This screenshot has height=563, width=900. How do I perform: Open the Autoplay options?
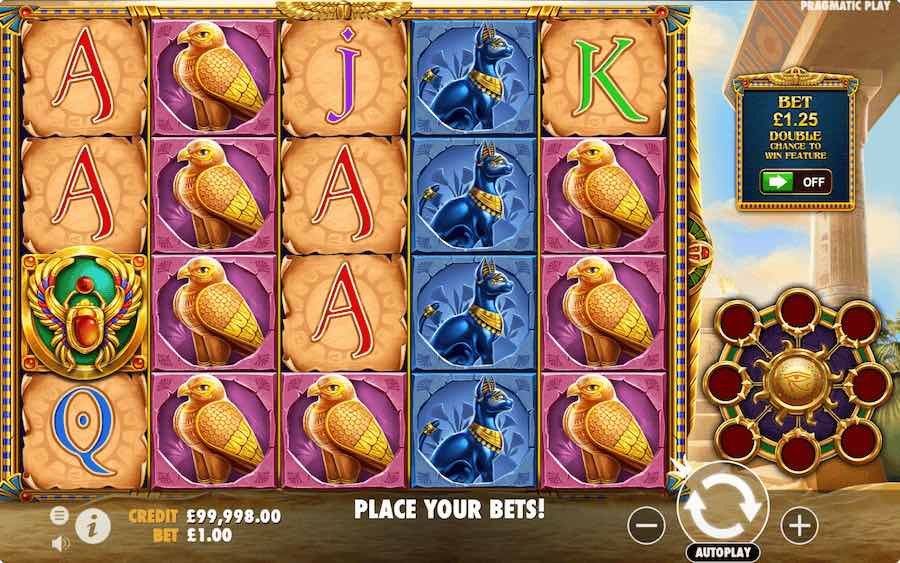coord(723,552)
